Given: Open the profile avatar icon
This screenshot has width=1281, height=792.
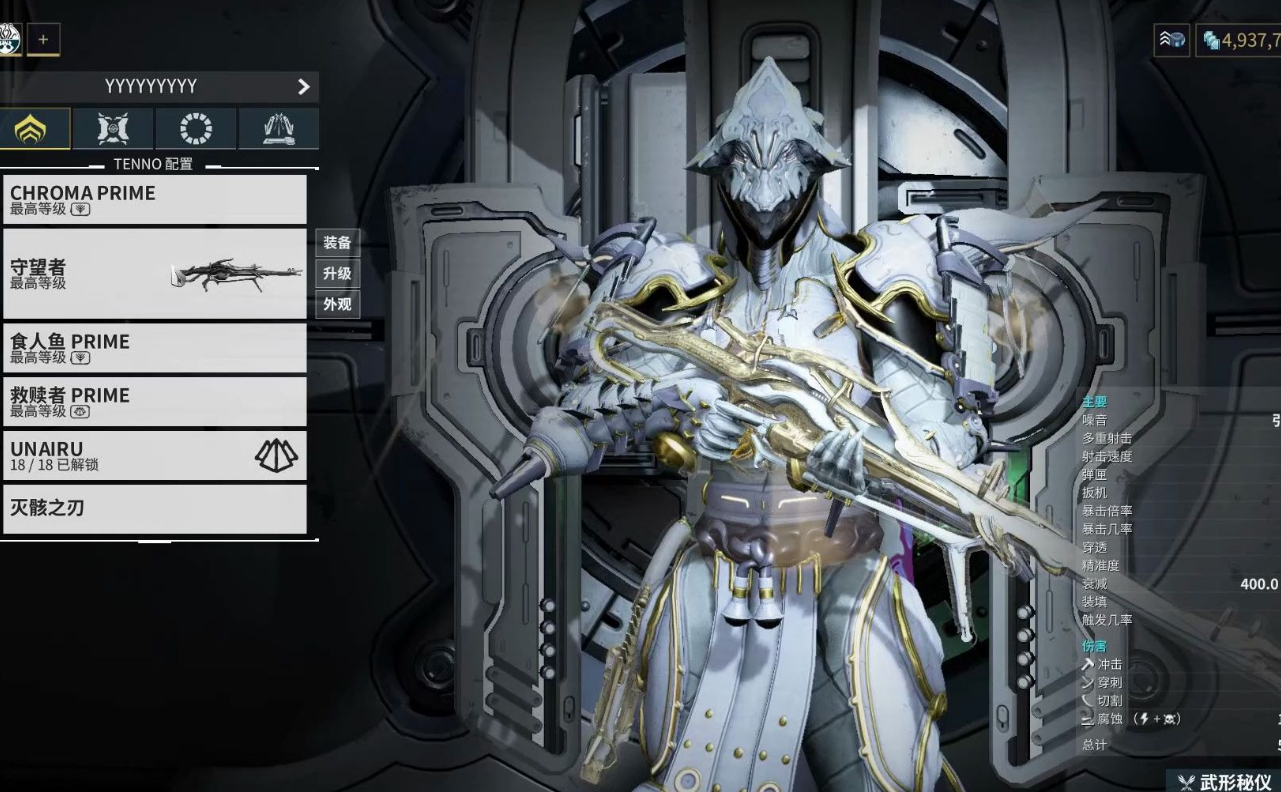Looking at the screenshot, I should pos(9,40).
